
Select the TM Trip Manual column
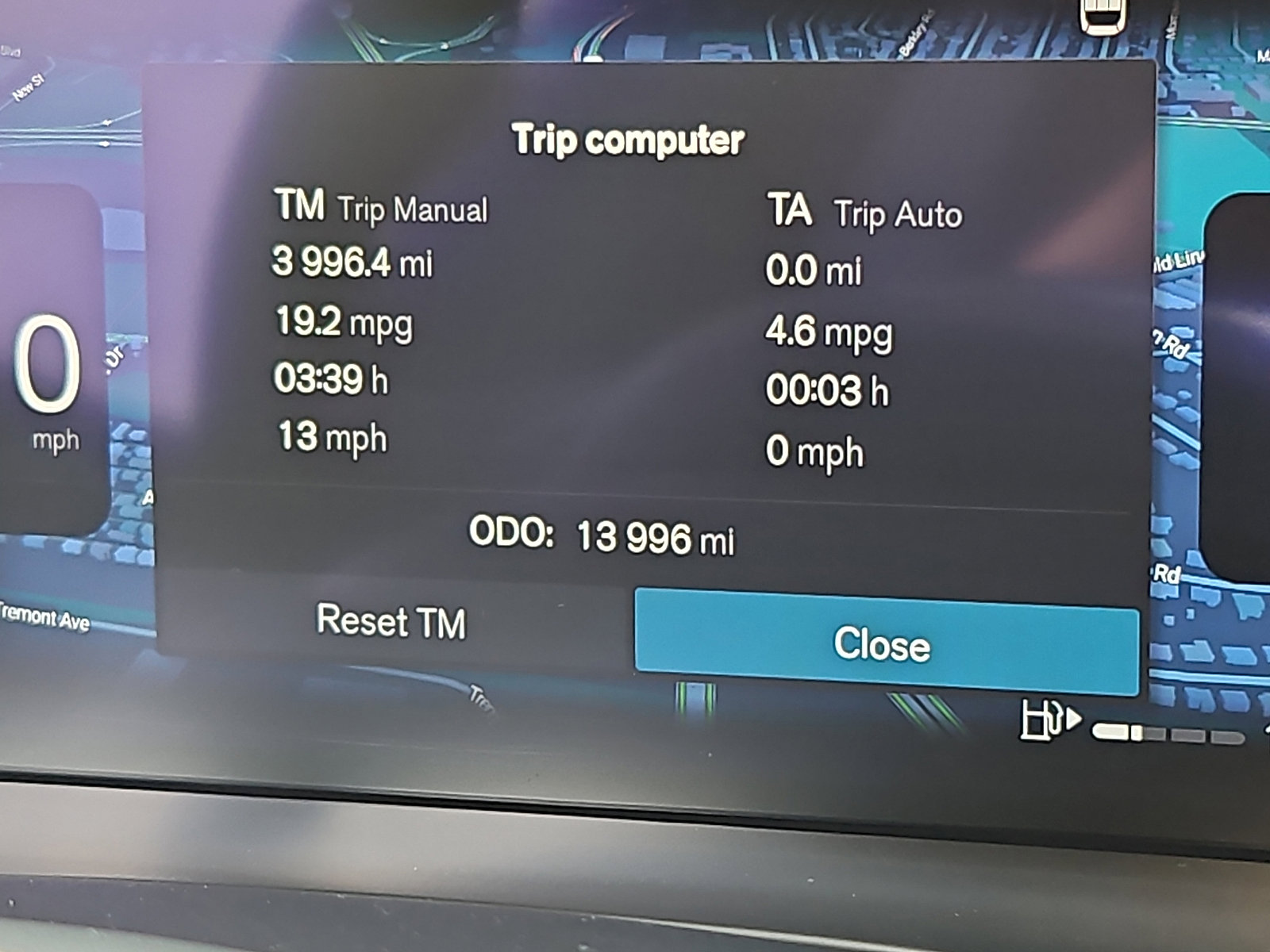381,208
